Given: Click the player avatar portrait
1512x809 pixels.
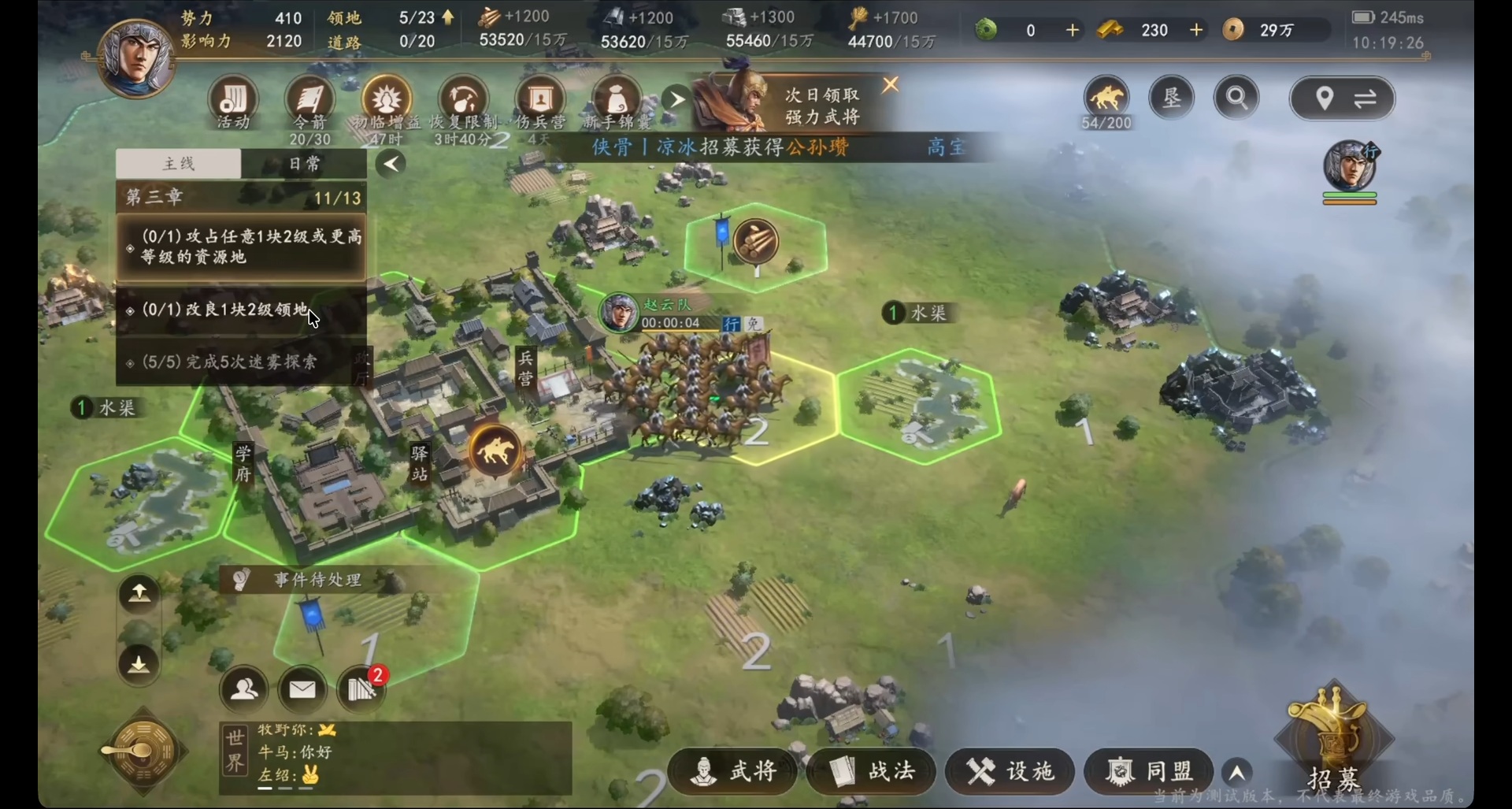Looking at the screenshot, I should click(x=135, y=59).
